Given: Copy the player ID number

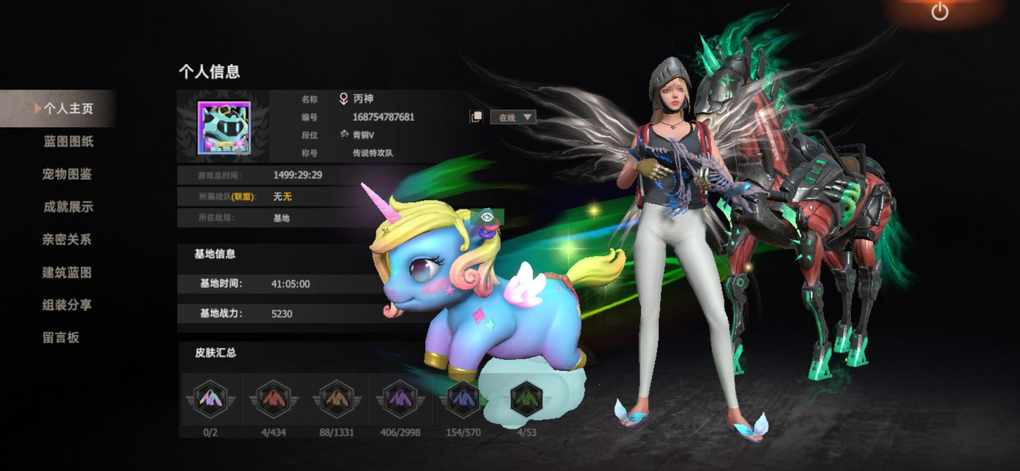Looking at the screenshot, I should click(477, 117).
